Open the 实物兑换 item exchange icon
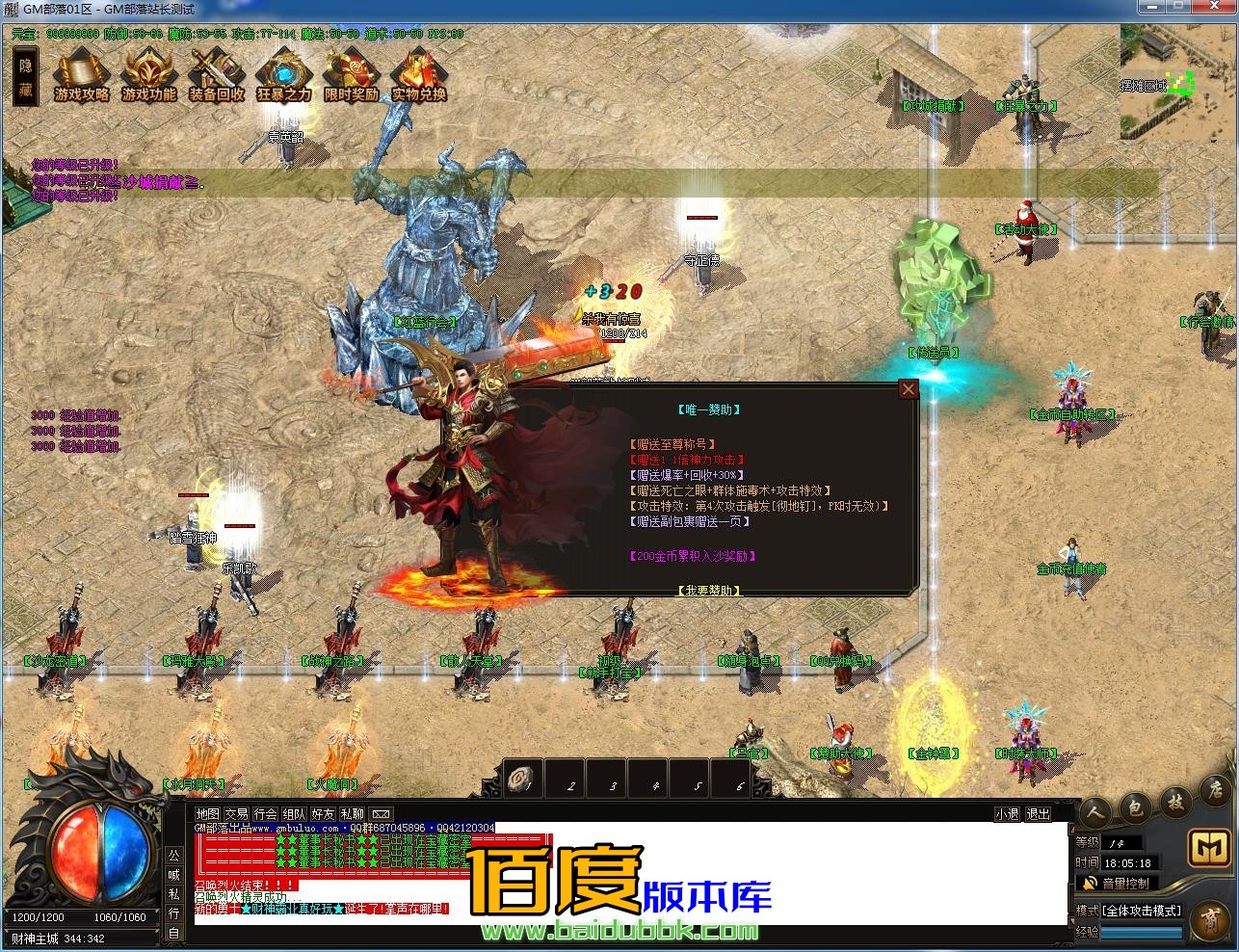This screenshot has width=1239, height=952. 418,75
